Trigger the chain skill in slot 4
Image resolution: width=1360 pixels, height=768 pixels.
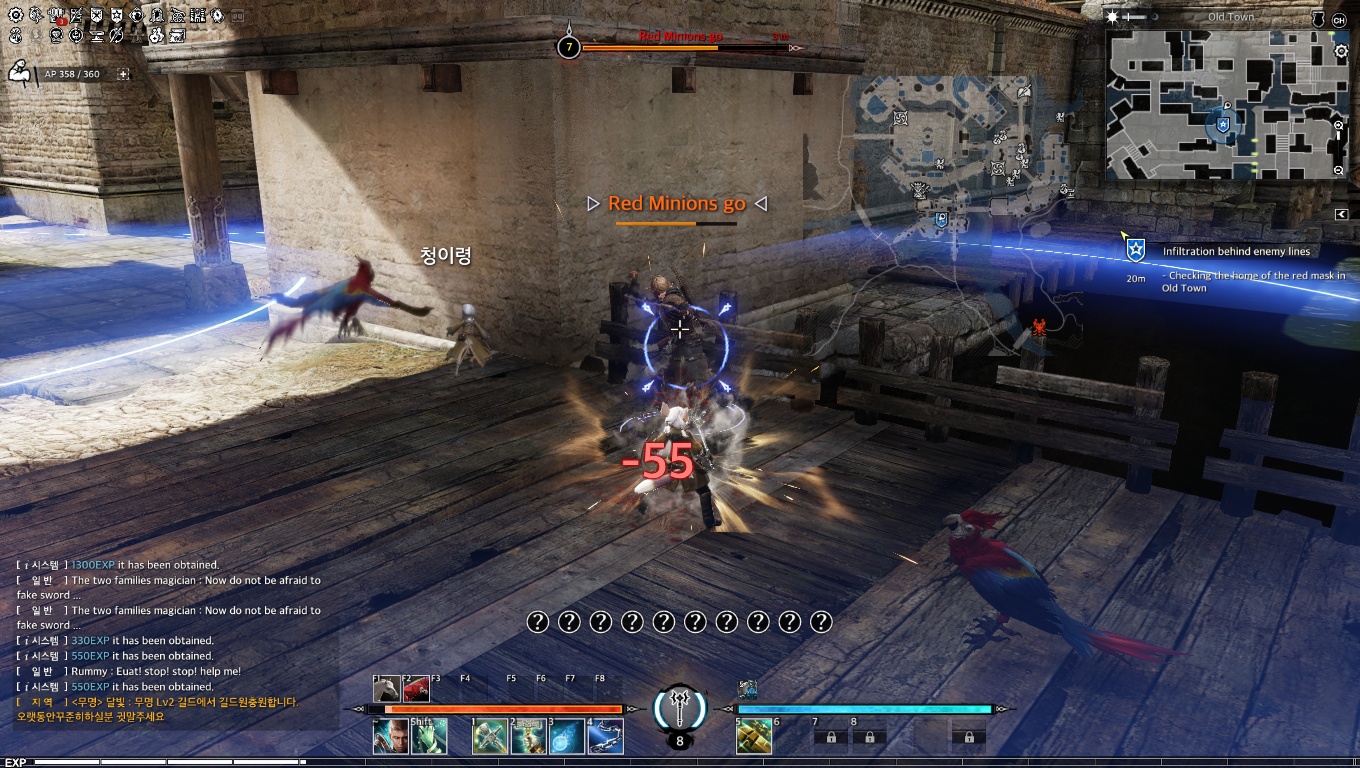(x=604, y=737)
